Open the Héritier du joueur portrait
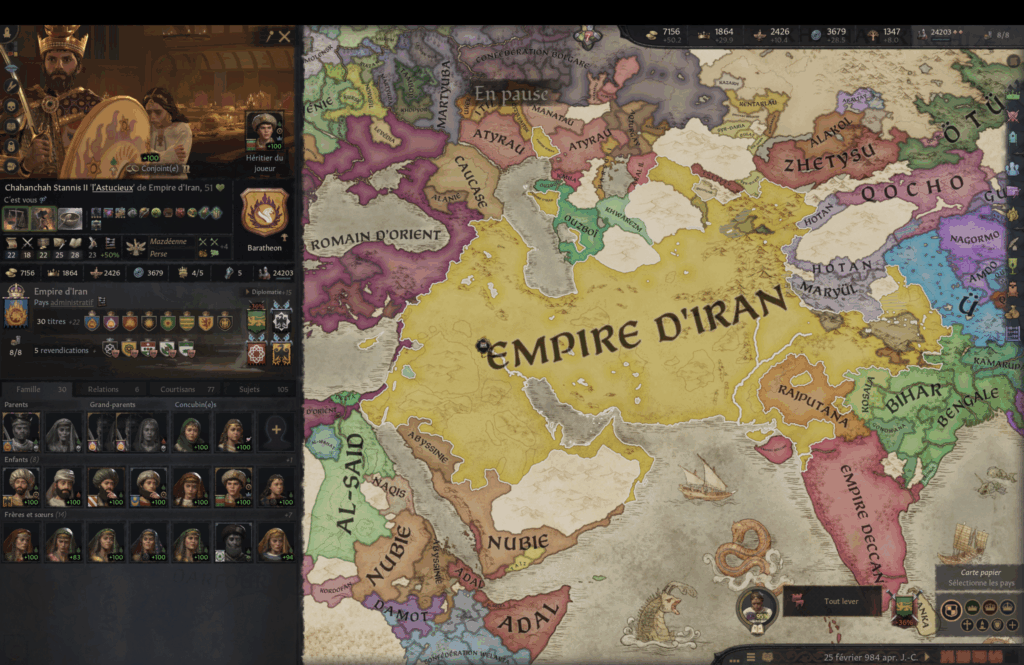Image resolution: width=1024 pixels, height=665 pixels. tap(265, 129)
